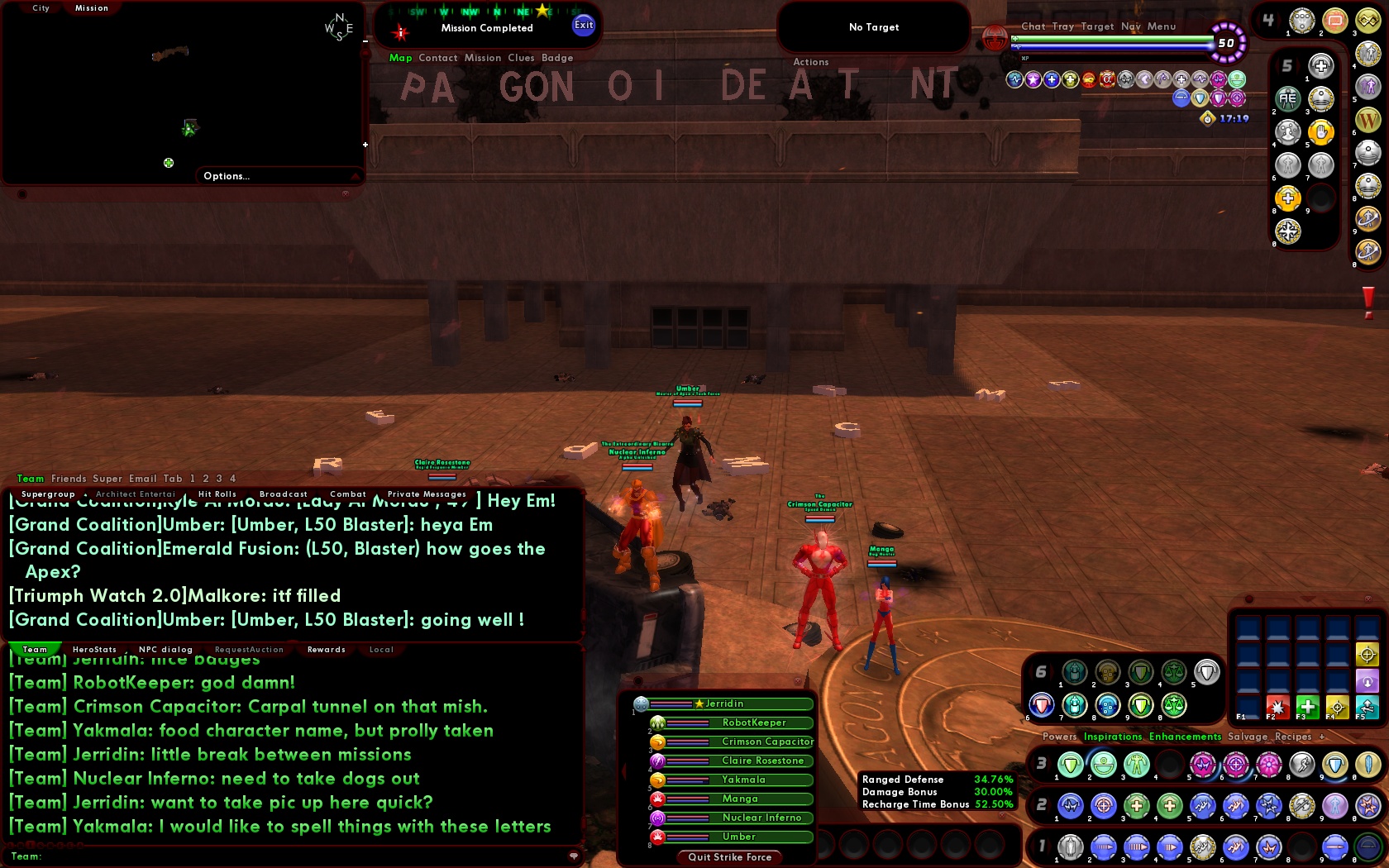Open the Wentworth's 'W' power icon on the right
The width and height of the screenshot is (1389, 868).
click(1369, 121)
